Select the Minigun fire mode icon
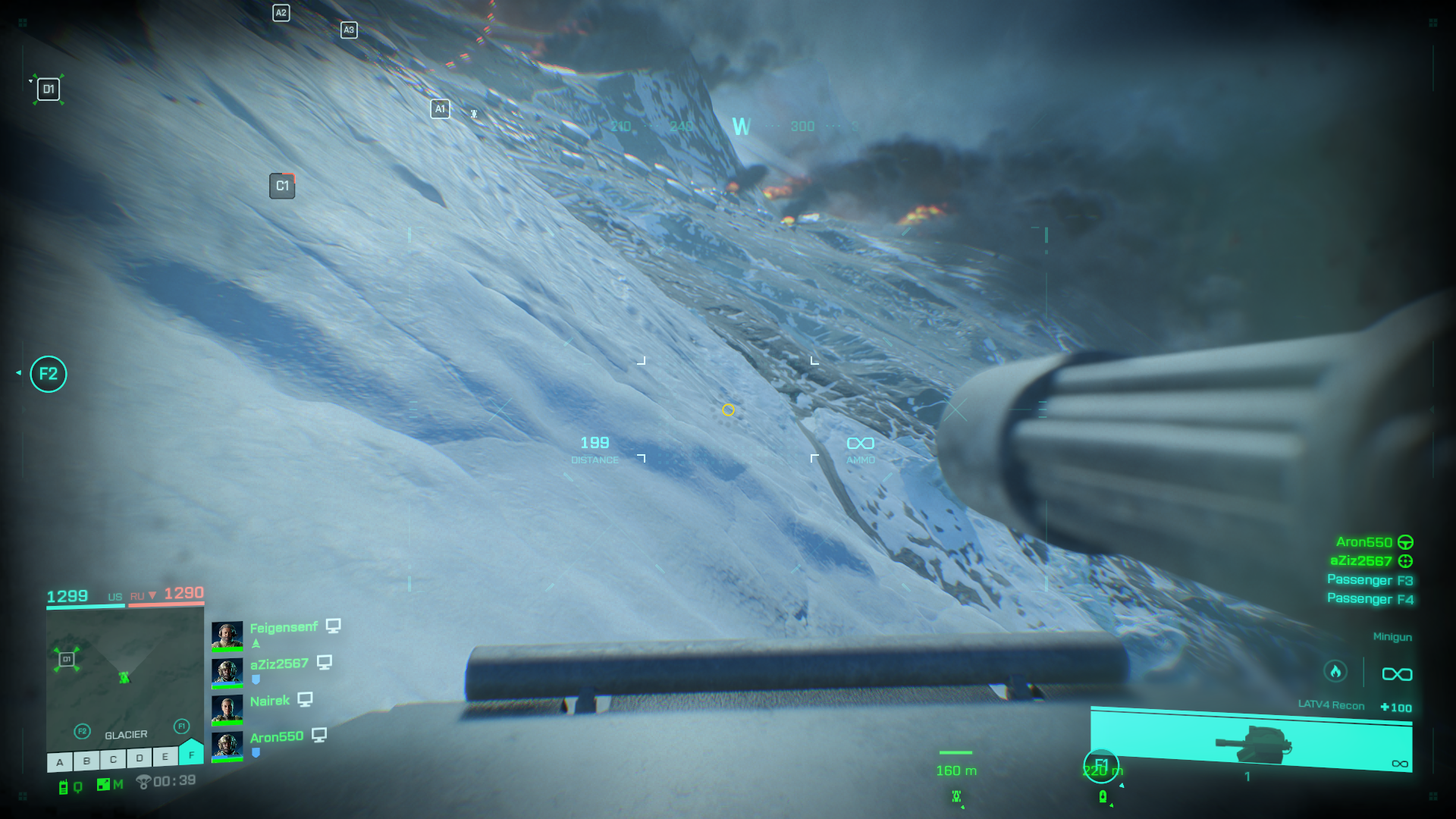The image size is (1456, 819). coord(1335,672)
